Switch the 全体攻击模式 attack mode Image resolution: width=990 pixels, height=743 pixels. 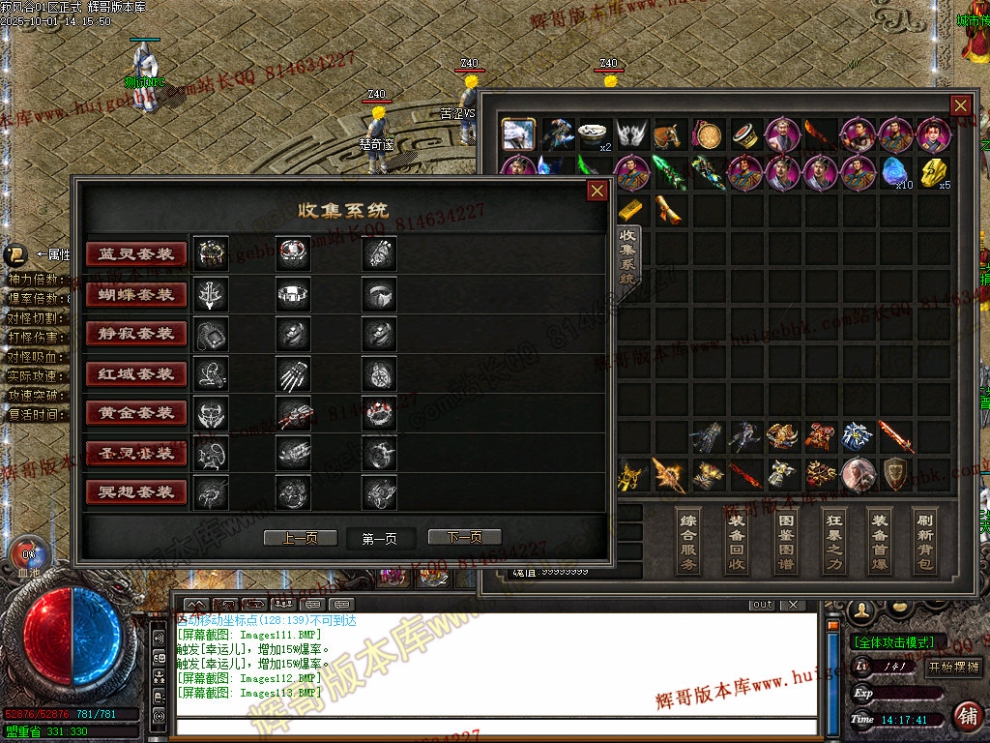point(894,642)
